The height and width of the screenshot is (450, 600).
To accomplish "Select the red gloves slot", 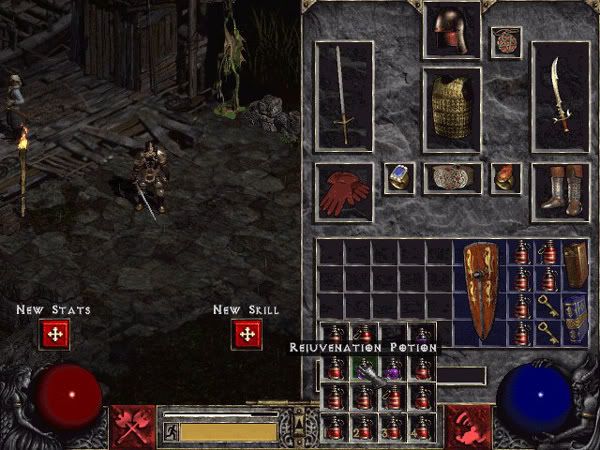I will (x=344, y=191).
